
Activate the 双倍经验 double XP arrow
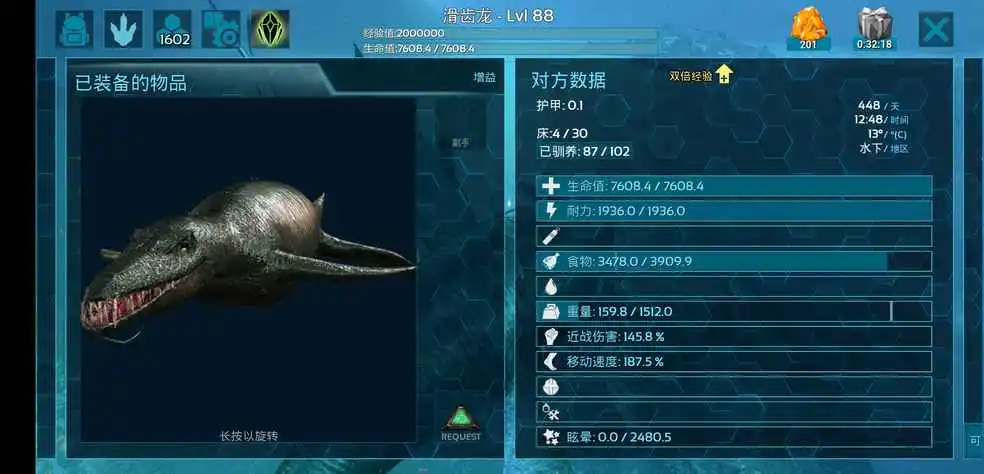click(x=723, y=75)
